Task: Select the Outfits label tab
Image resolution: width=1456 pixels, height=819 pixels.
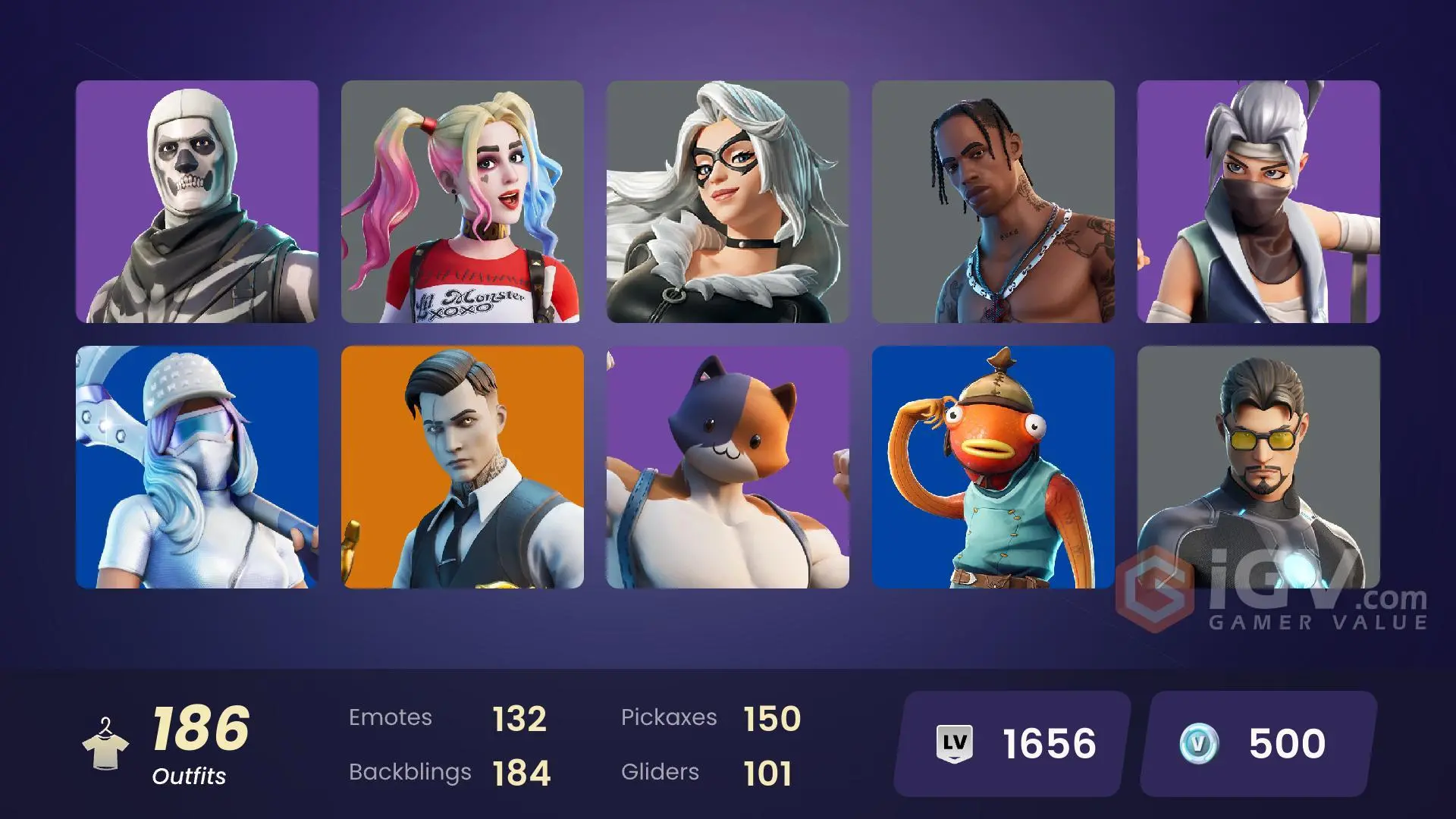Action: pyautogui.click(x=189, y=777)
